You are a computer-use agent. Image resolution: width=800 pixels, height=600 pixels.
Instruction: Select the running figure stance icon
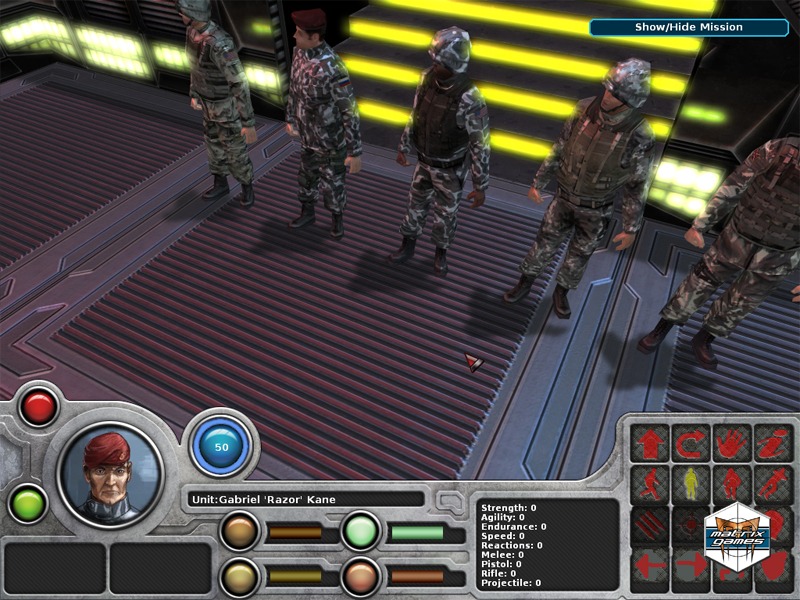pyautogui.click(x=649, y=484)
